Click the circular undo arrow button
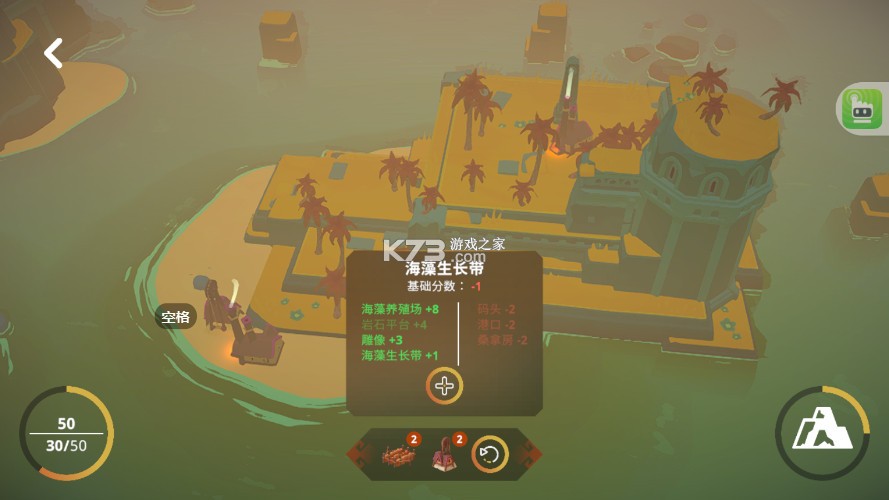This screenshot has width=889, height=500. tap(490, 455)
